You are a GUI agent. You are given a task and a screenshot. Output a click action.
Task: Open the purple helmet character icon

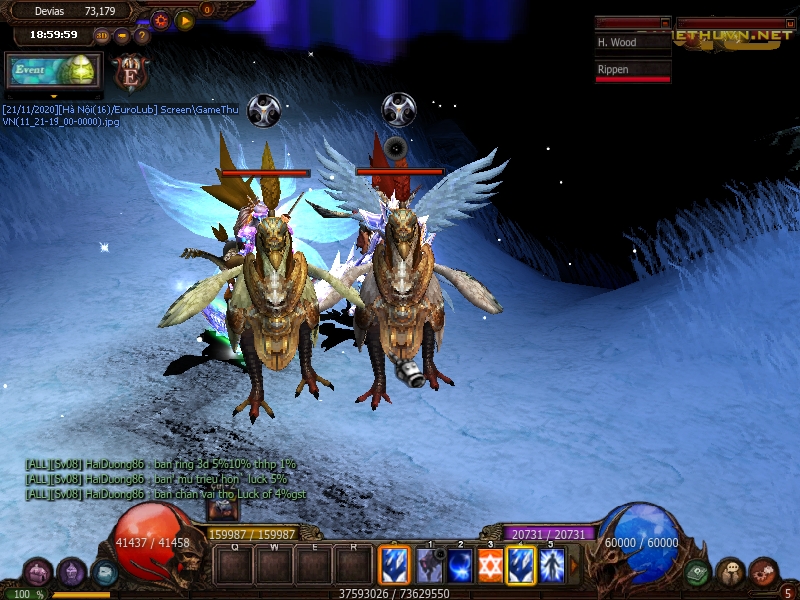(72, 572)
